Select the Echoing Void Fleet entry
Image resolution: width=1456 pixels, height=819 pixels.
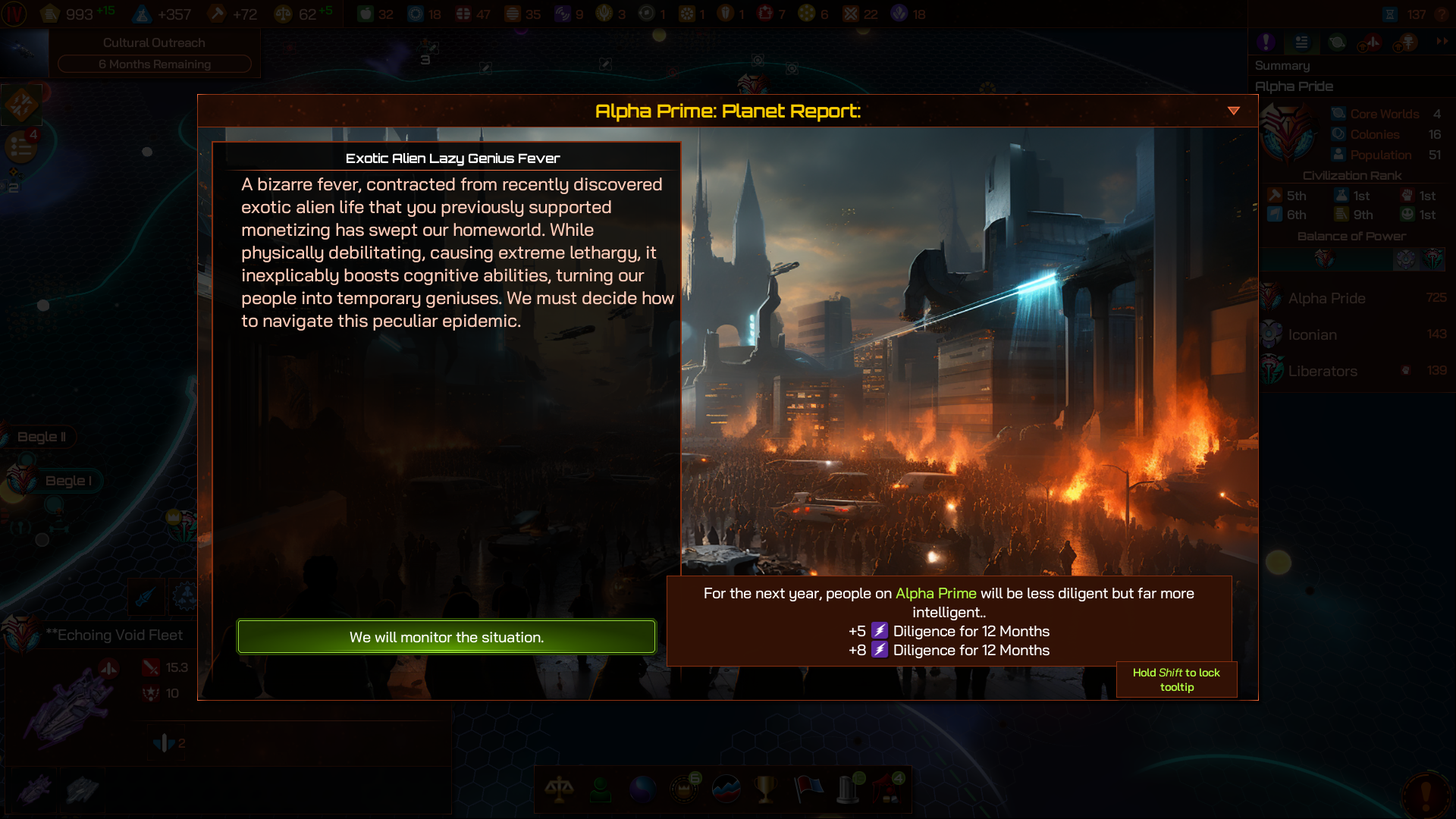coord(114,635)
